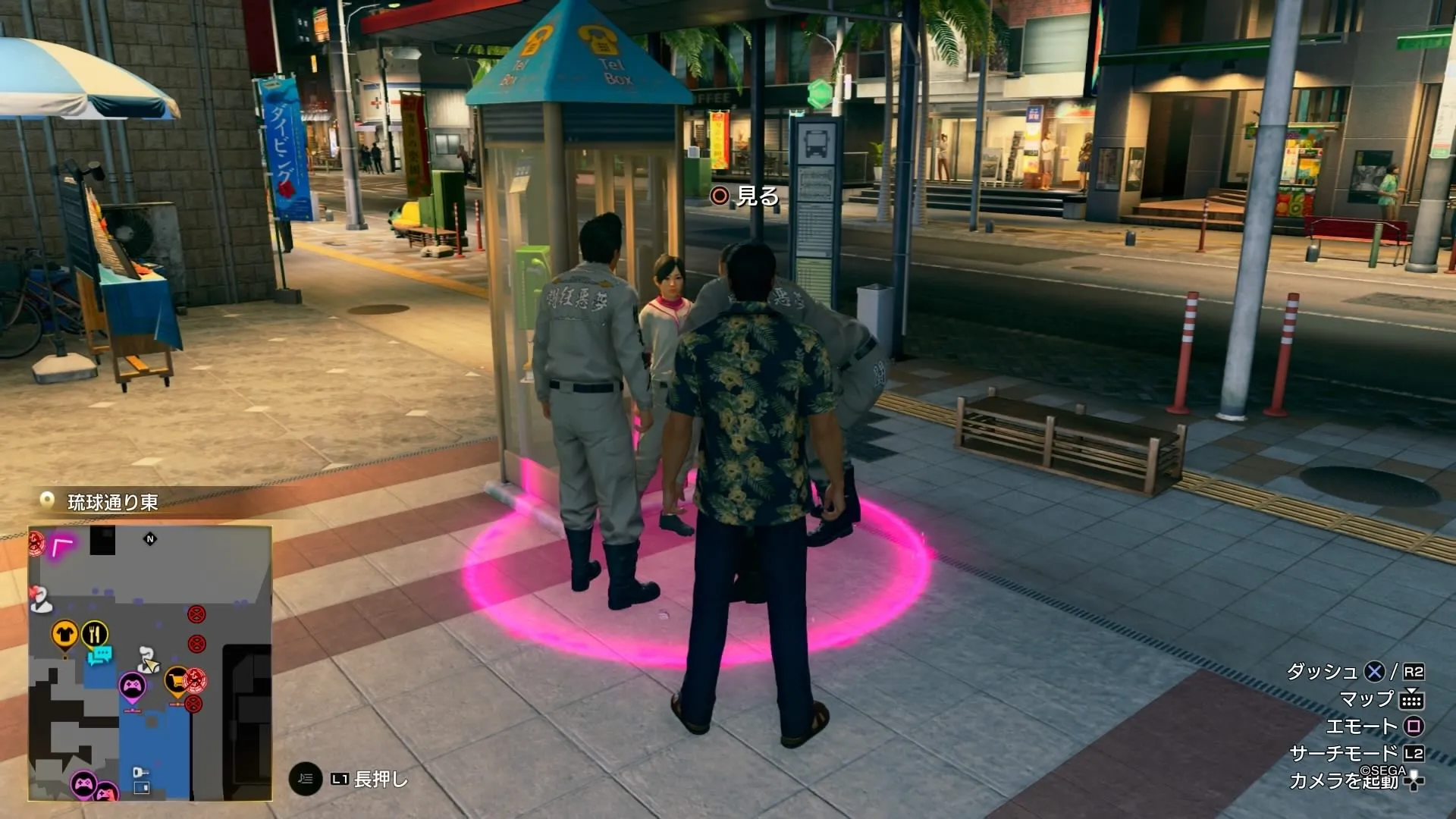Image resolution: width=1456 pixels, height=819 pixels.
Task: Open the round log icon beside 長押し
Action: pos(305,779)
